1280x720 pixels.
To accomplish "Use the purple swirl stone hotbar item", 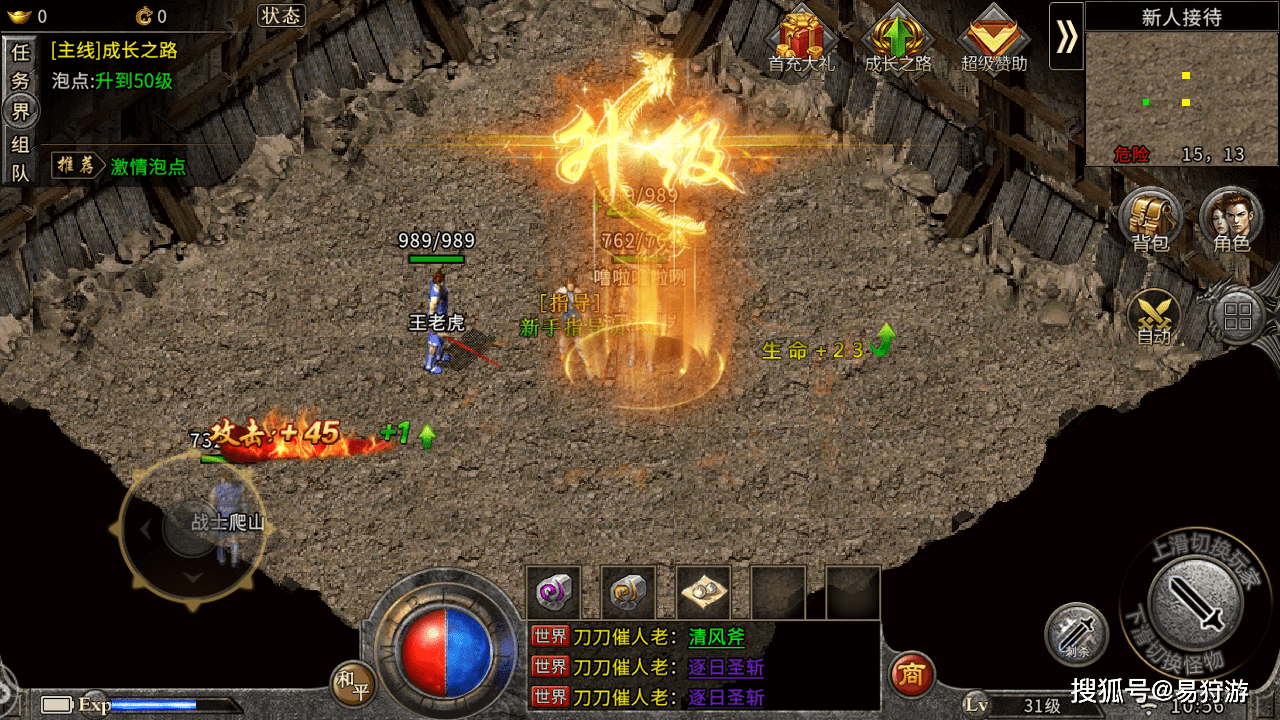I will pos(553,593).
